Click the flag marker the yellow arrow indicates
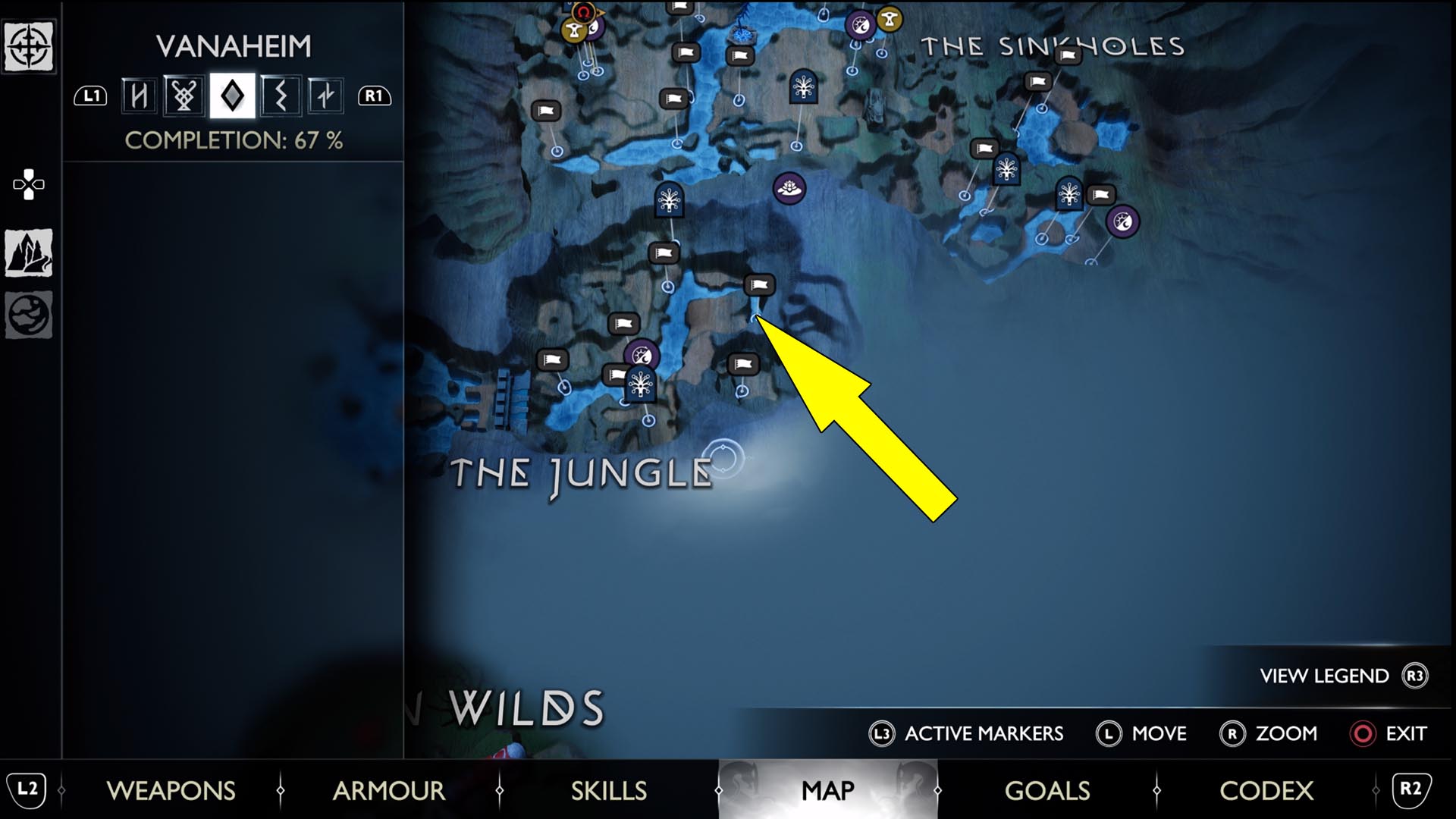 click(759, 284)
